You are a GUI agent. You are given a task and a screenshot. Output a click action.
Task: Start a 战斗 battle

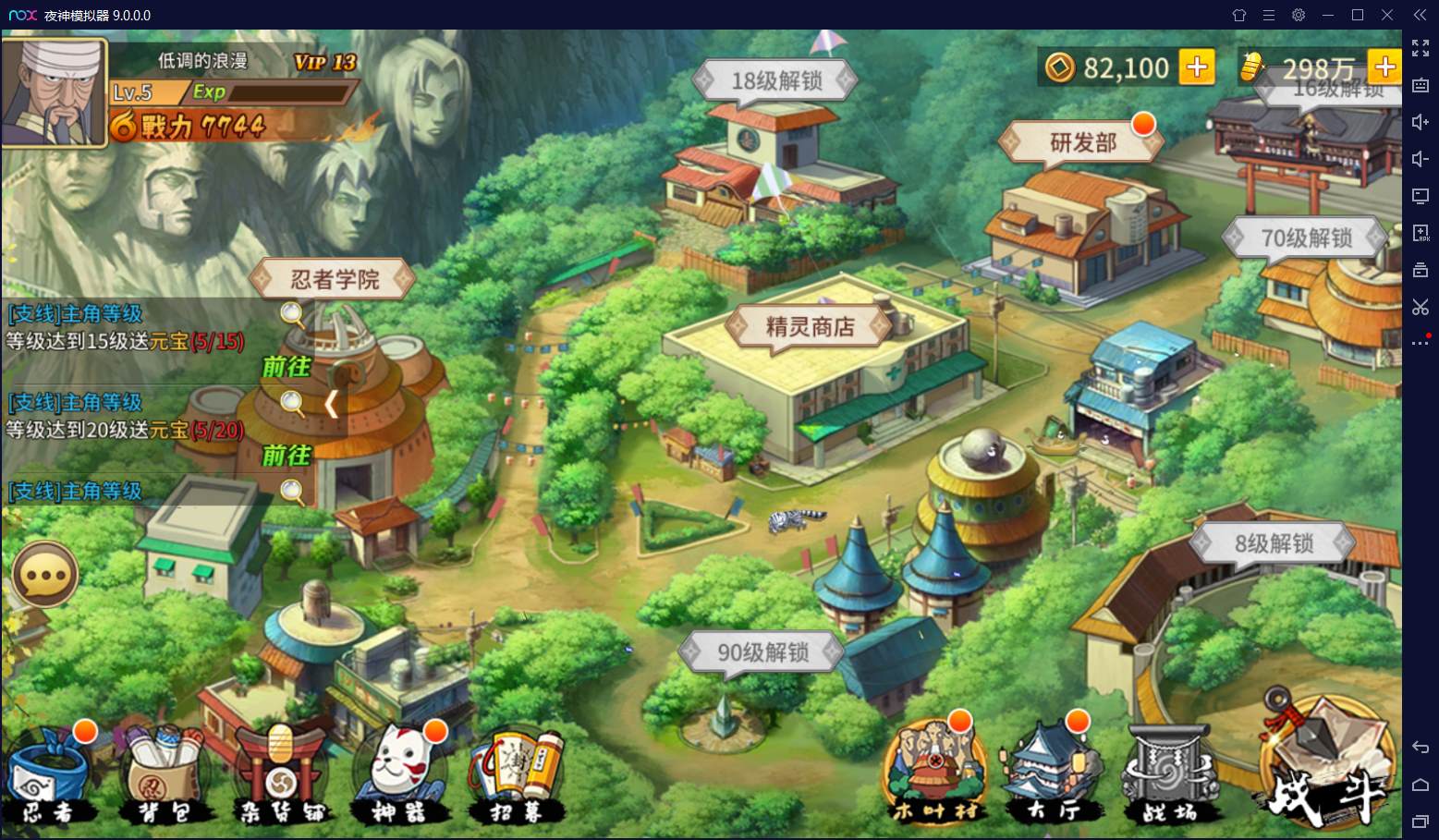tap(1327, 765)
